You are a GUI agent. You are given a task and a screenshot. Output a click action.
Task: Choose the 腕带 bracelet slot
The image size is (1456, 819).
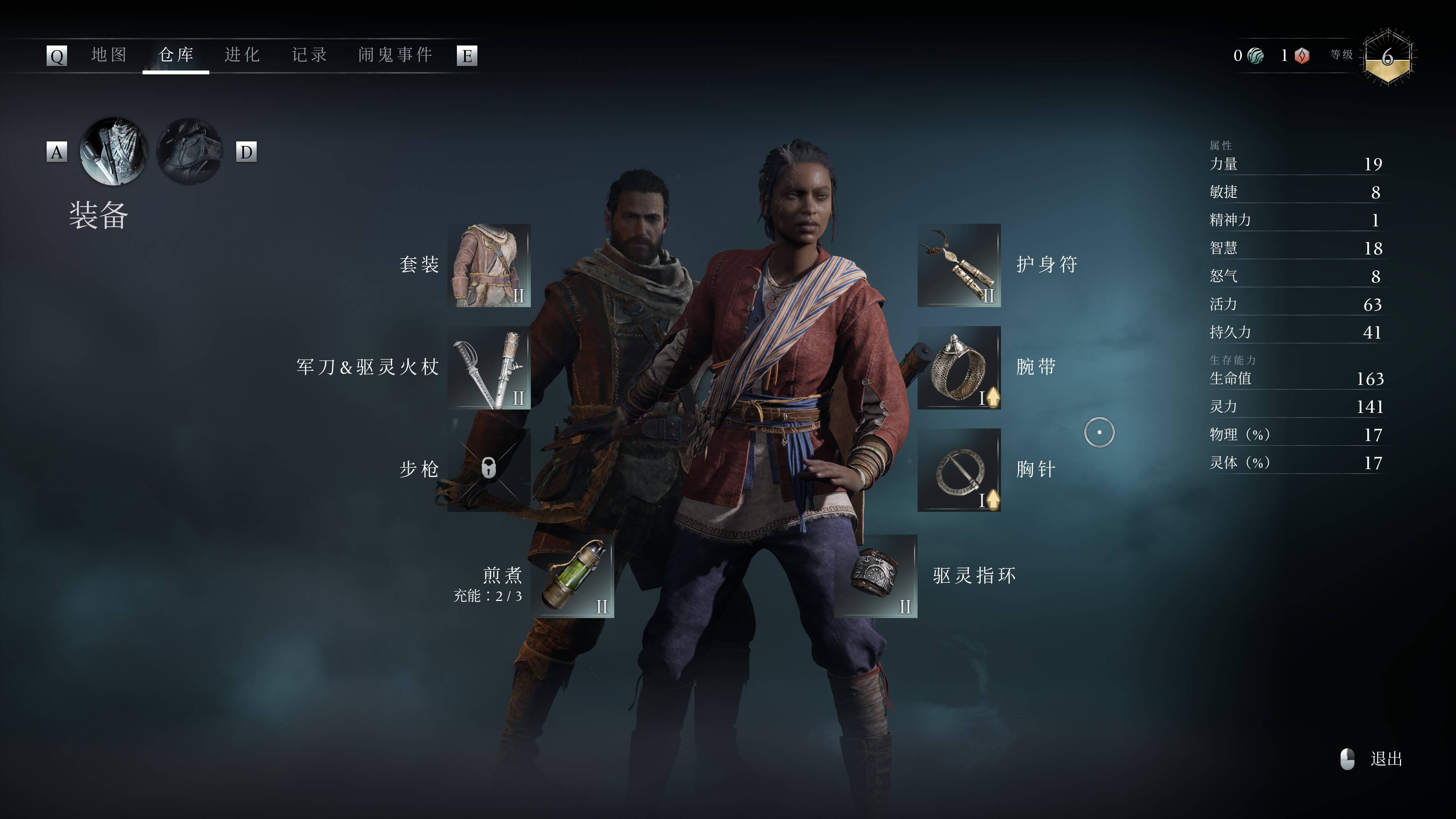click(x=959, y=367)
